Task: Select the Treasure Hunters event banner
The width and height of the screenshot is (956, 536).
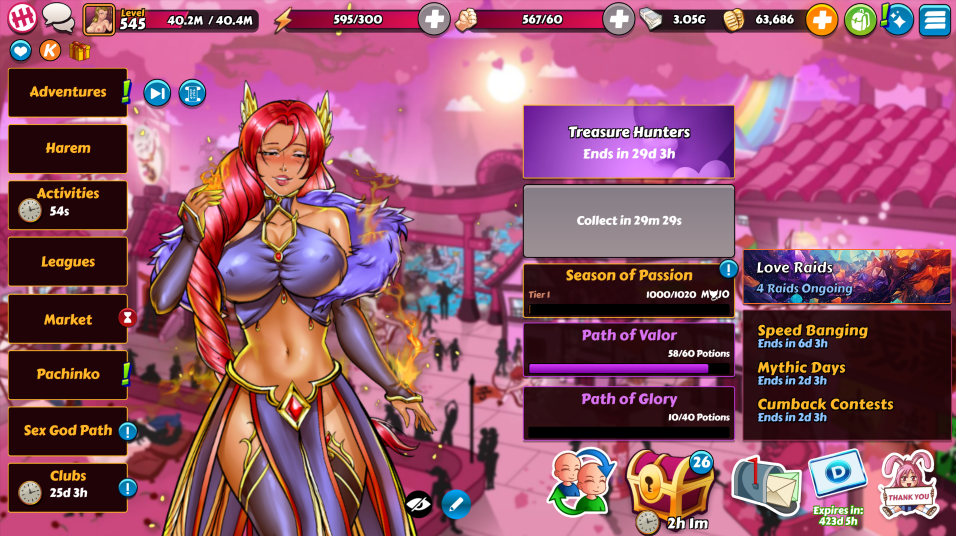Action: click(x=629, y=142)
